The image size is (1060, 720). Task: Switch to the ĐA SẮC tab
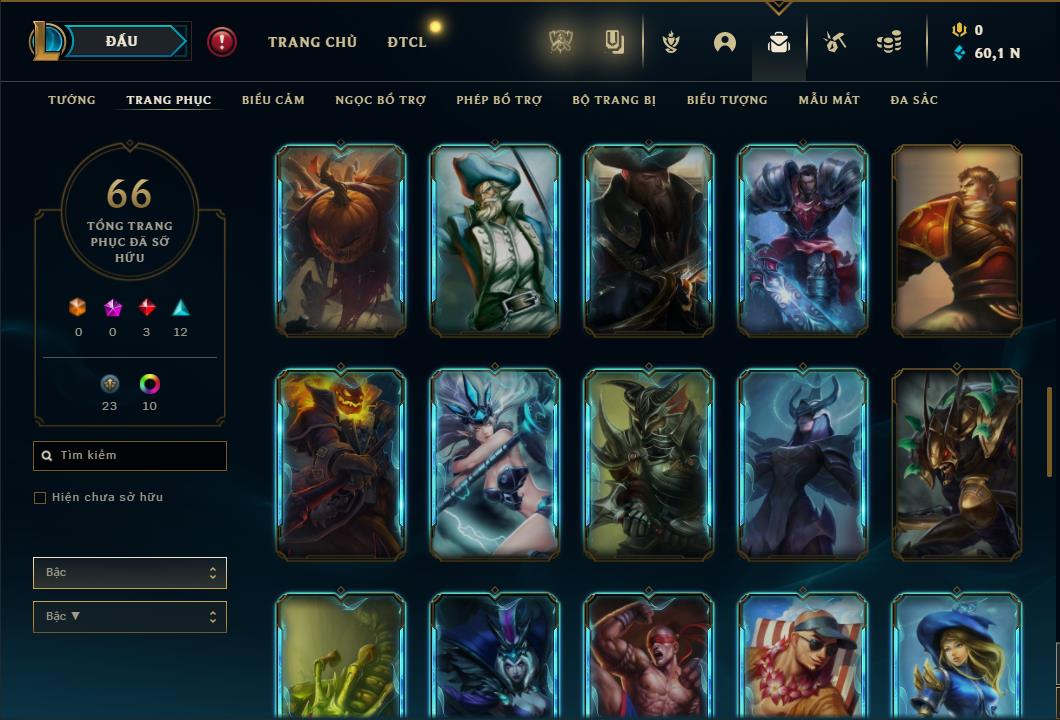914,100
